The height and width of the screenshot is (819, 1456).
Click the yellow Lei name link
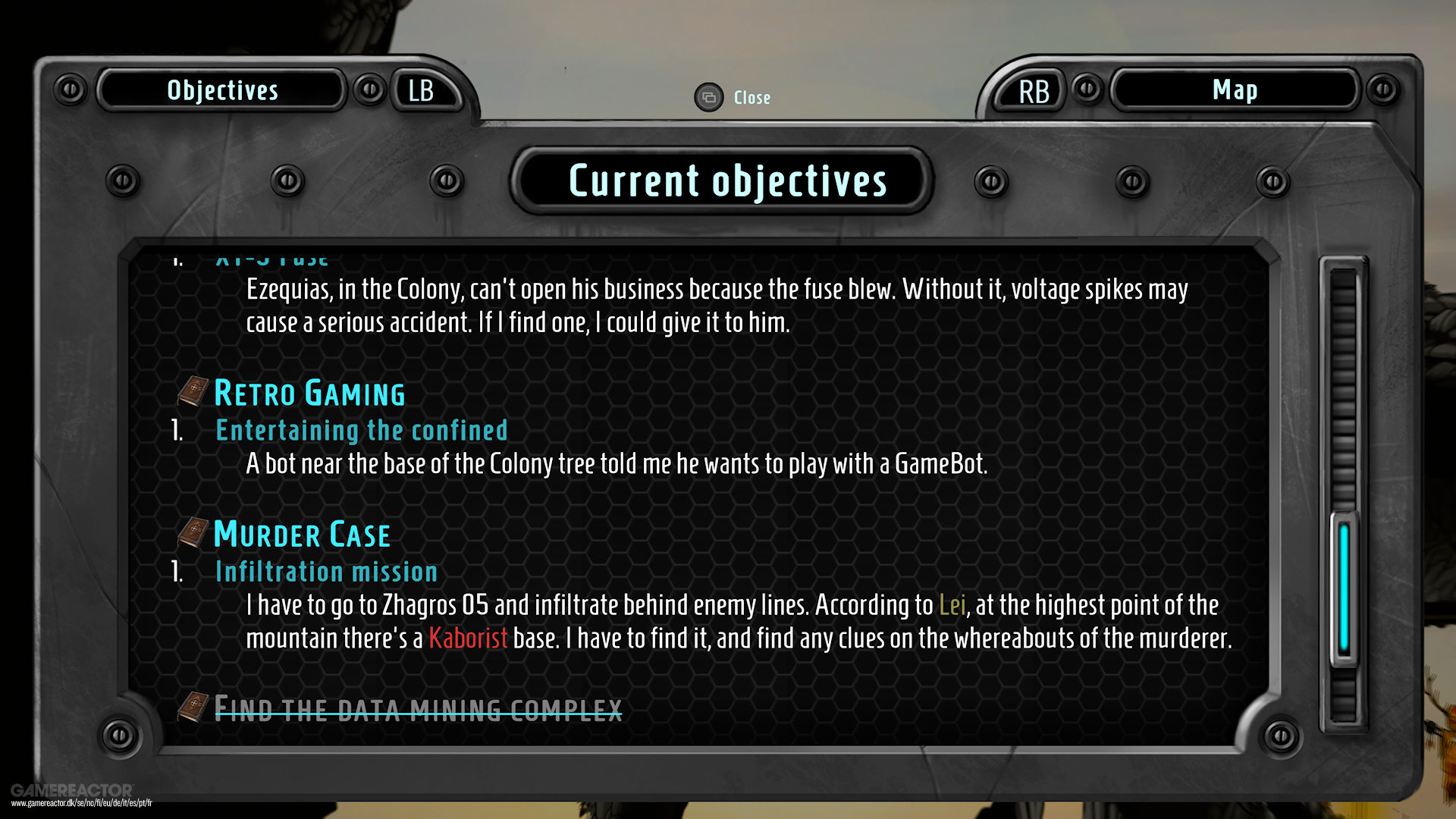click(x=952, y=605)
